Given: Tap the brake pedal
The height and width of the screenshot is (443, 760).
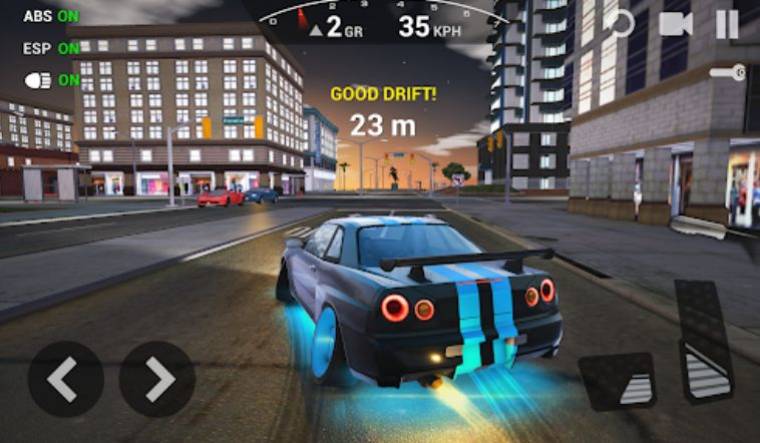Looking at the screenshot, I should point(619,381).
